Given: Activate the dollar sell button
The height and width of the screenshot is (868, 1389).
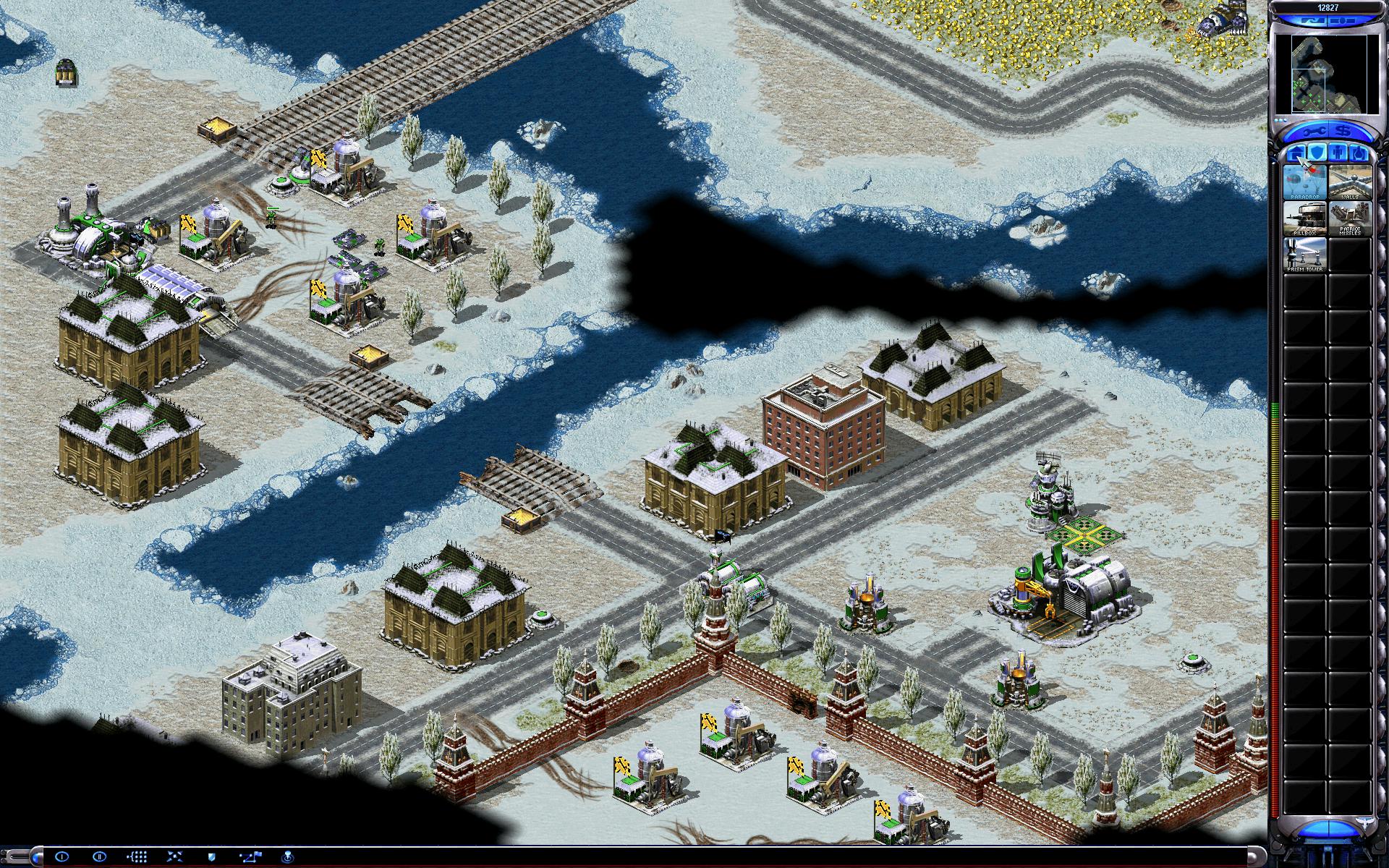Looking at the screenshot, I should (x=1344, y=132).
